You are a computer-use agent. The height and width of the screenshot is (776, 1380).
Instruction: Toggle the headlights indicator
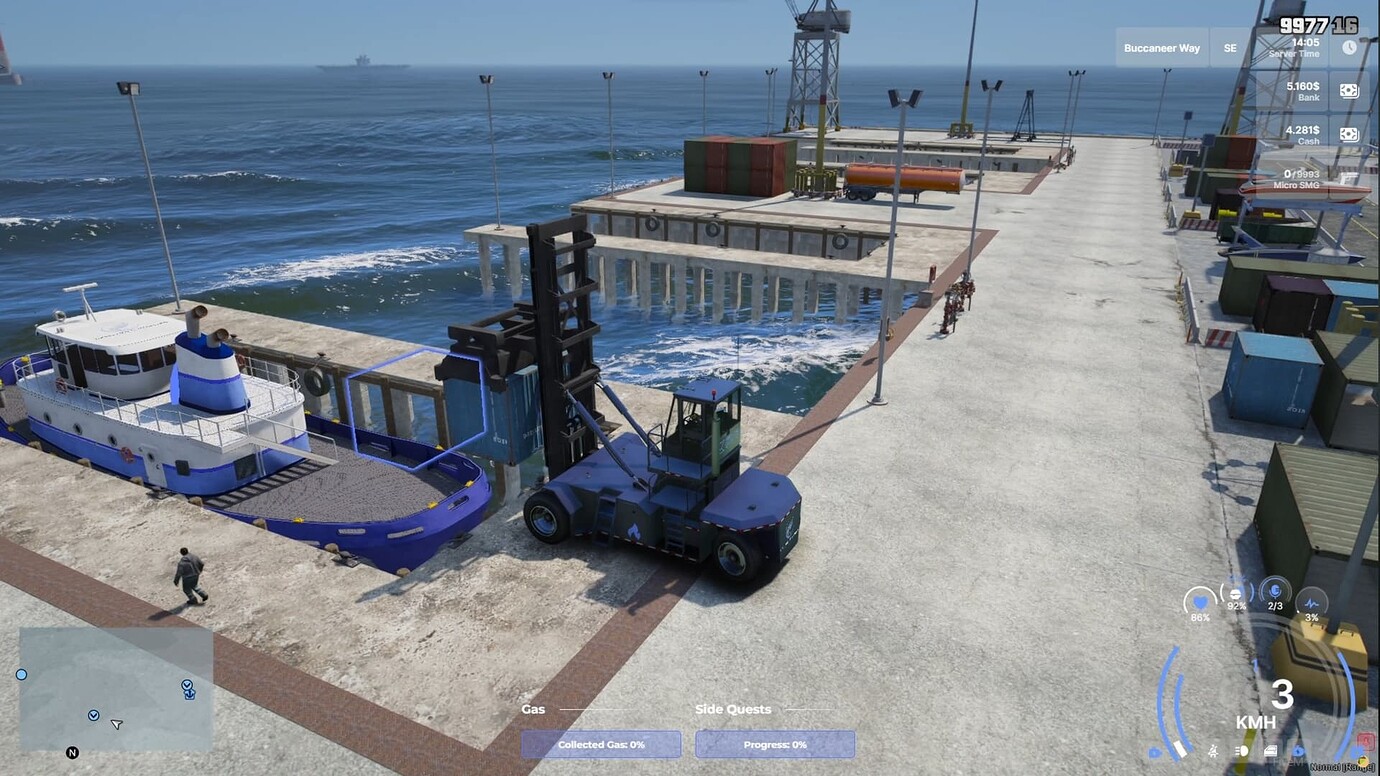(1240, 751)
